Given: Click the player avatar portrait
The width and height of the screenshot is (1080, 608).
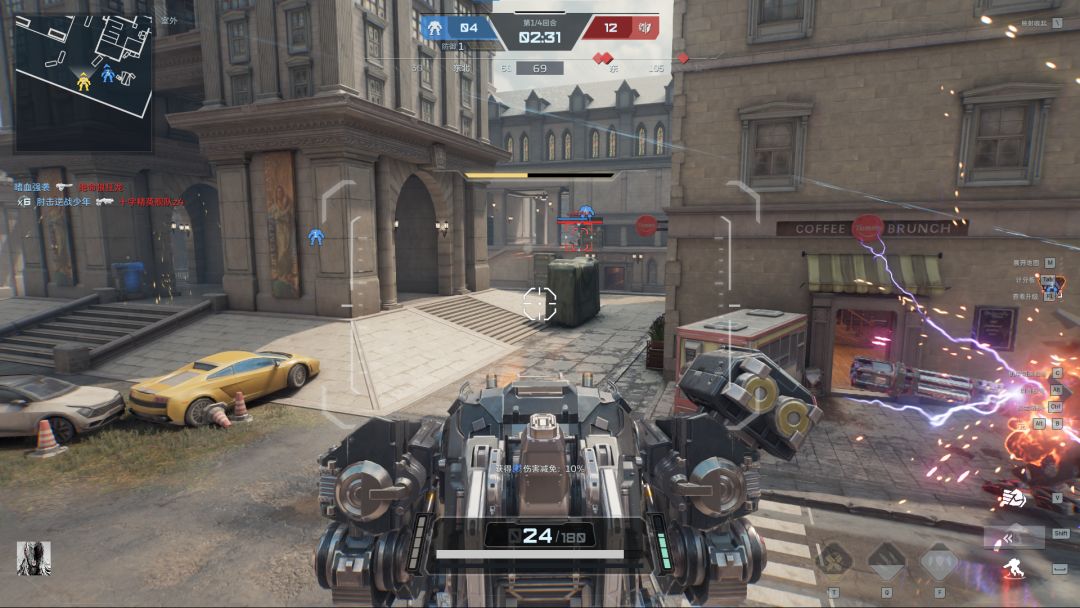Looking at the screenshot, I should 33,558.
